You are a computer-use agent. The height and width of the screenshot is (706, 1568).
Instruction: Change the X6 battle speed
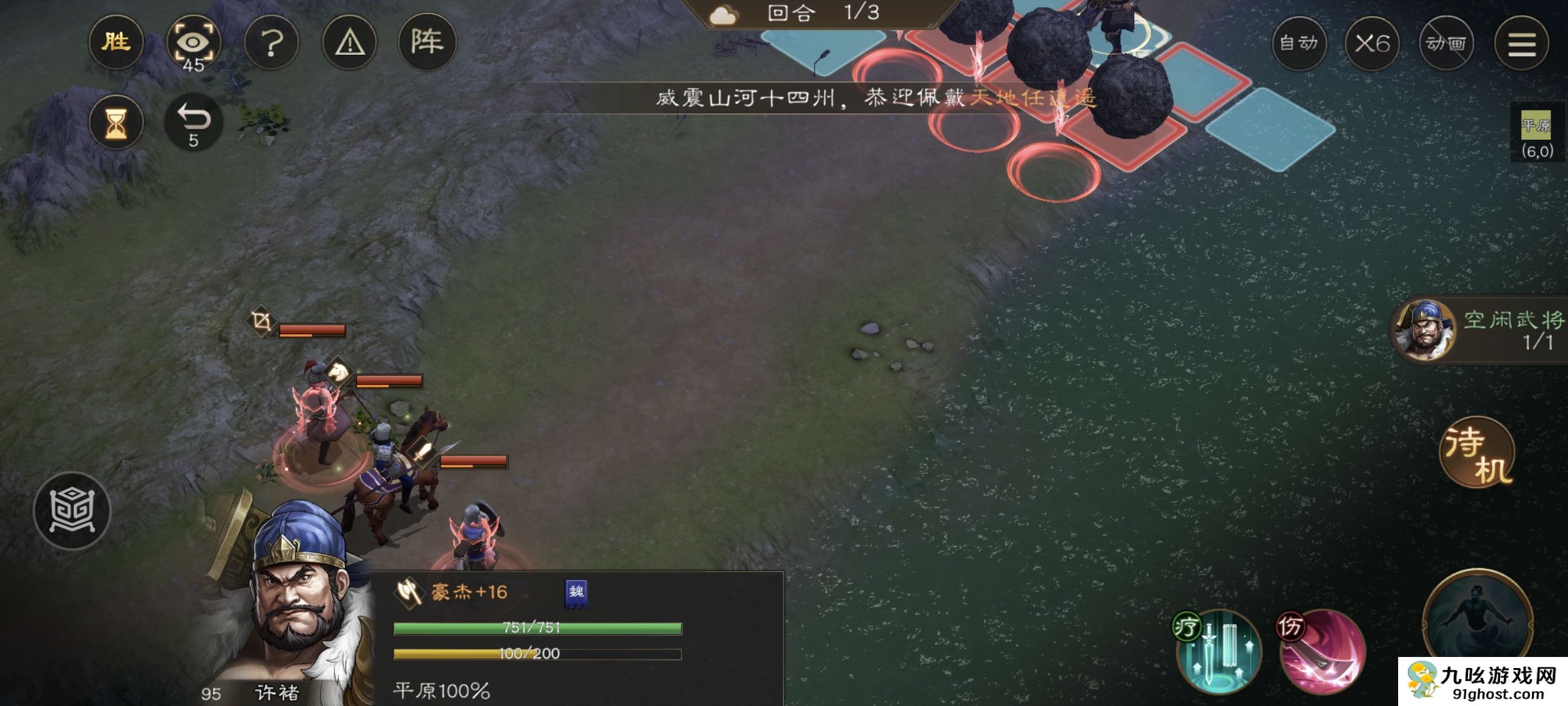coord(1372,43)
